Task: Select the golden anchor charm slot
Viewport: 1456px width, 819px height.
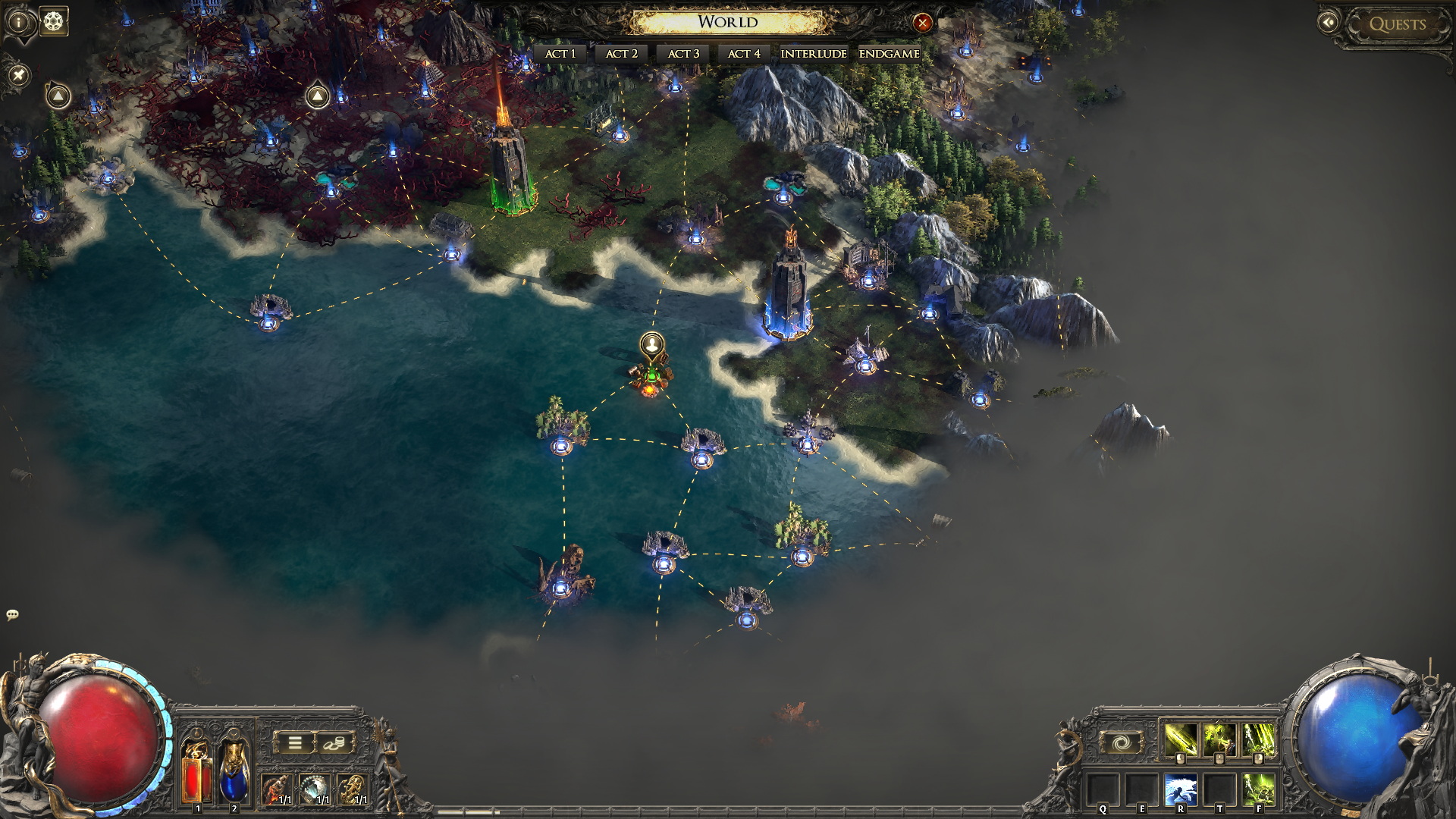Action: 352,789
